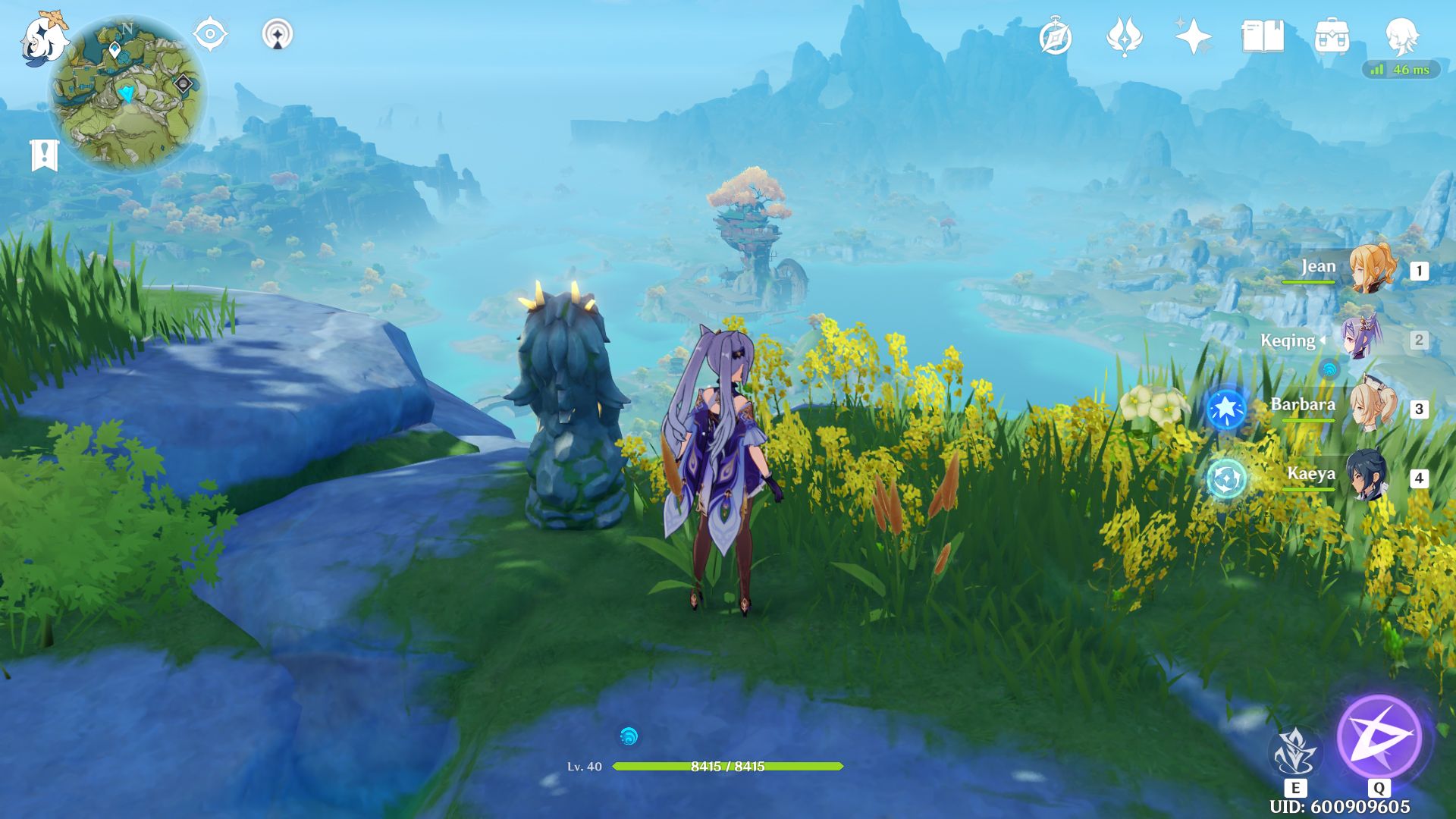Image resolution: width=1456 pixels, height=819 pixels.
Task: Activate Keqing's elemental skill icon
Action: [x=1295, y=753]
